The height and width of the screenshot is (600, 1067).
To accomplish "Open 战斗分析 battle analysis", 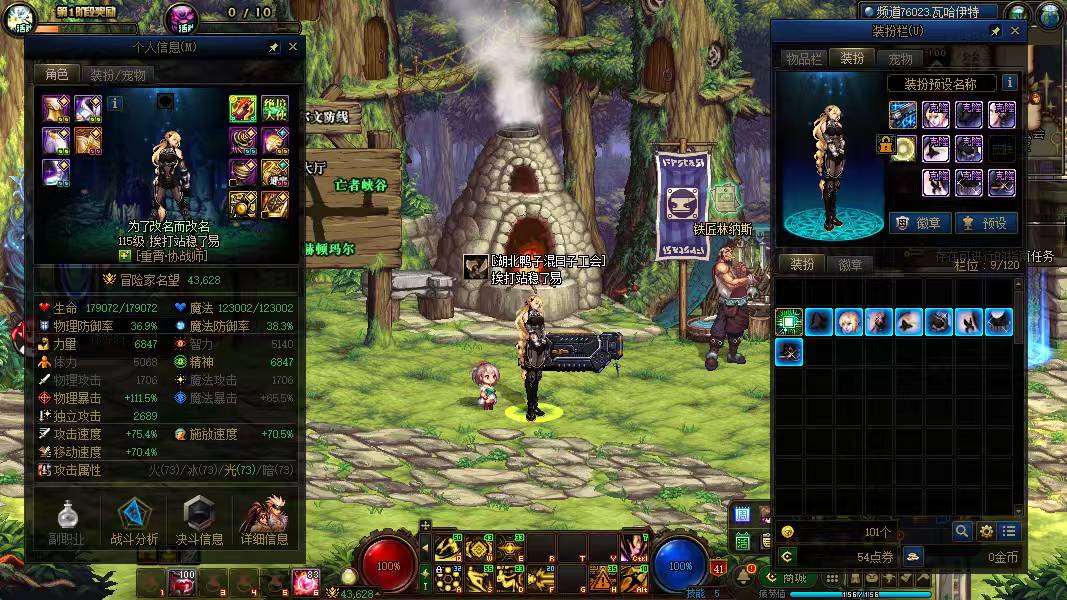I will coord(133,521).
